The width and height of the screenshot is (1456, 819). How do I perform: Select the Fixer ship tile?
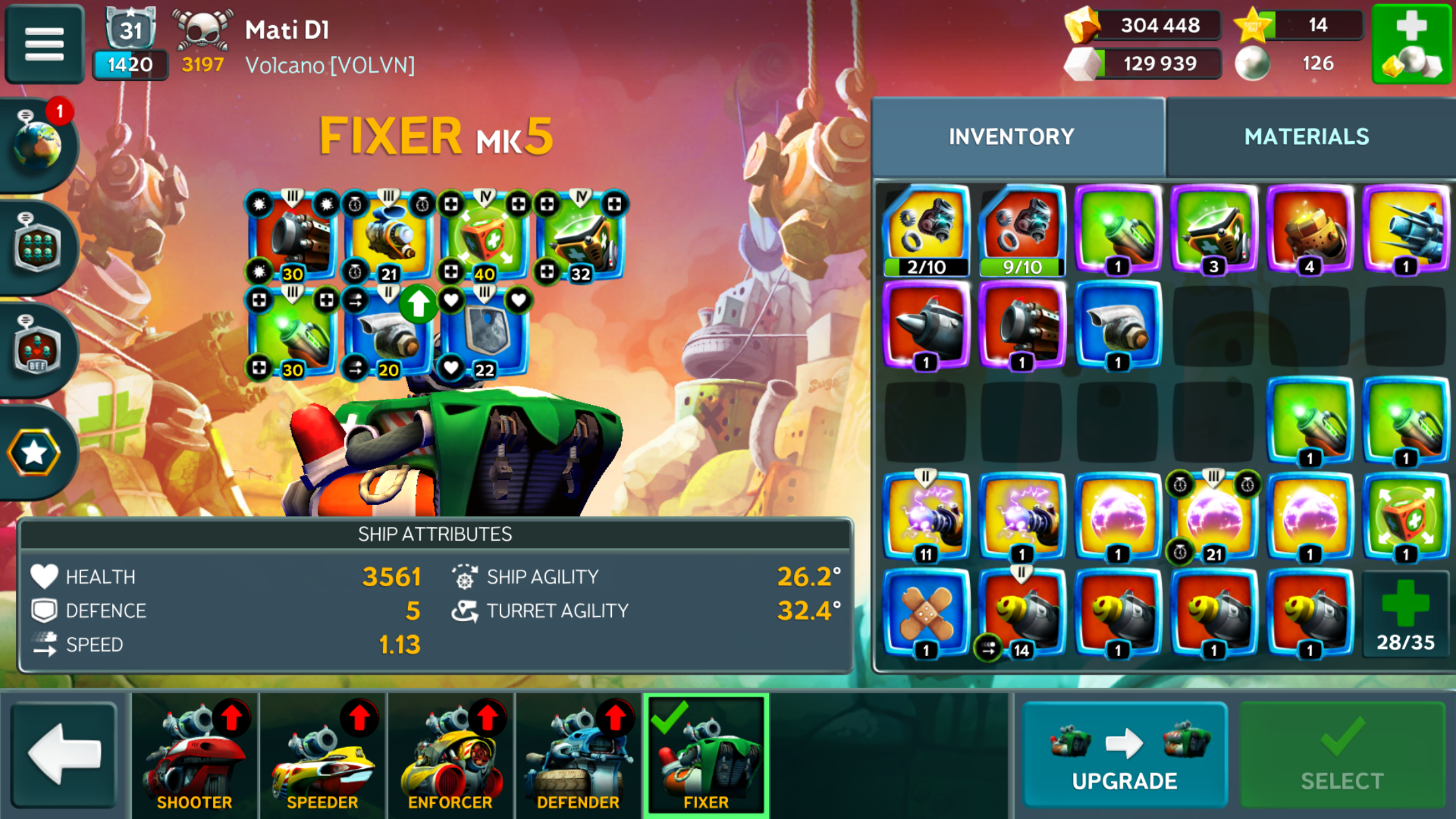tap(706, 755)
